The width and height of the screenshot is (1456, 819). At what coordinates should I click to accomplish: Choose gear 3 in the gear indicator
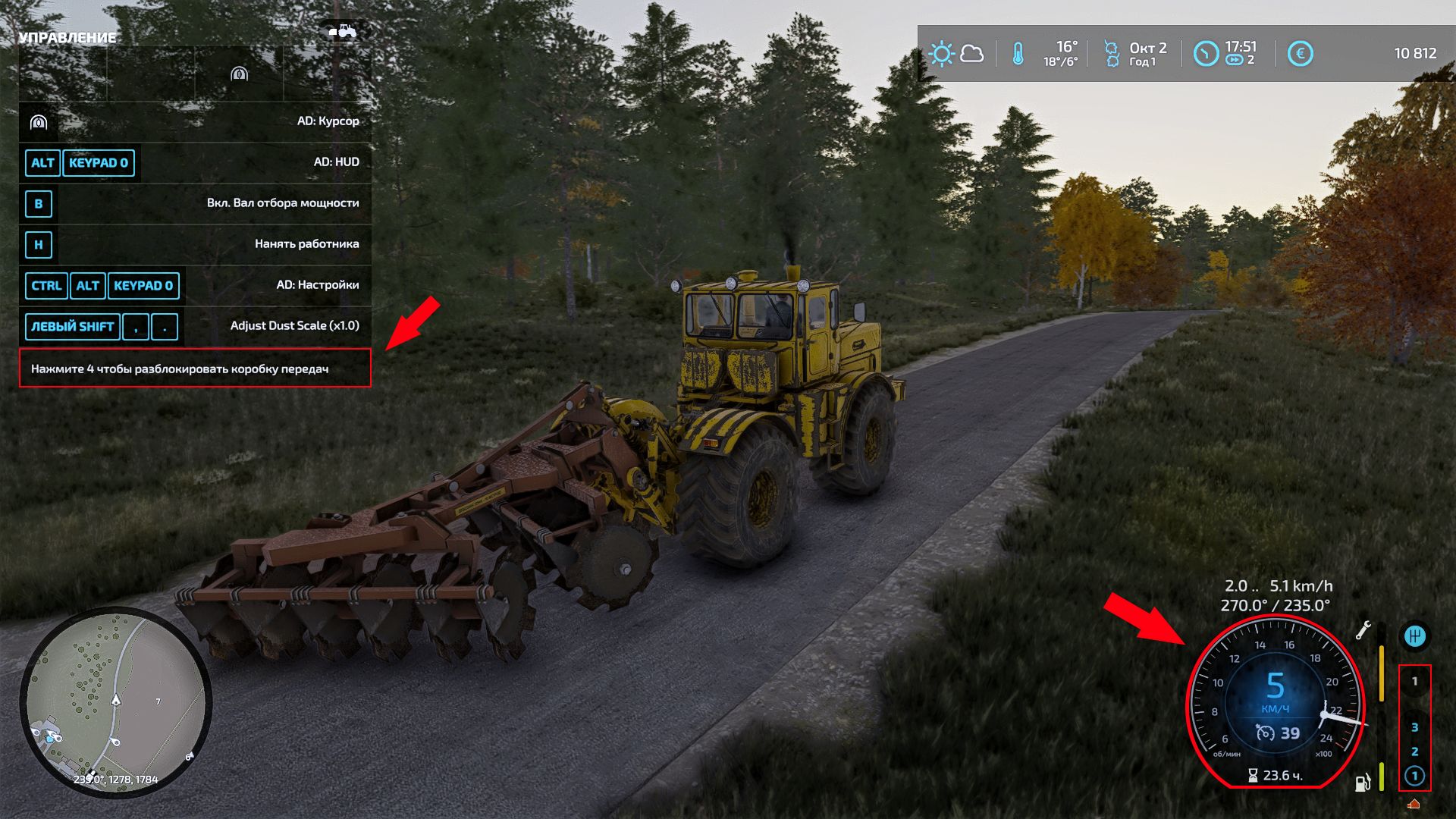[x=1414, y=727]
